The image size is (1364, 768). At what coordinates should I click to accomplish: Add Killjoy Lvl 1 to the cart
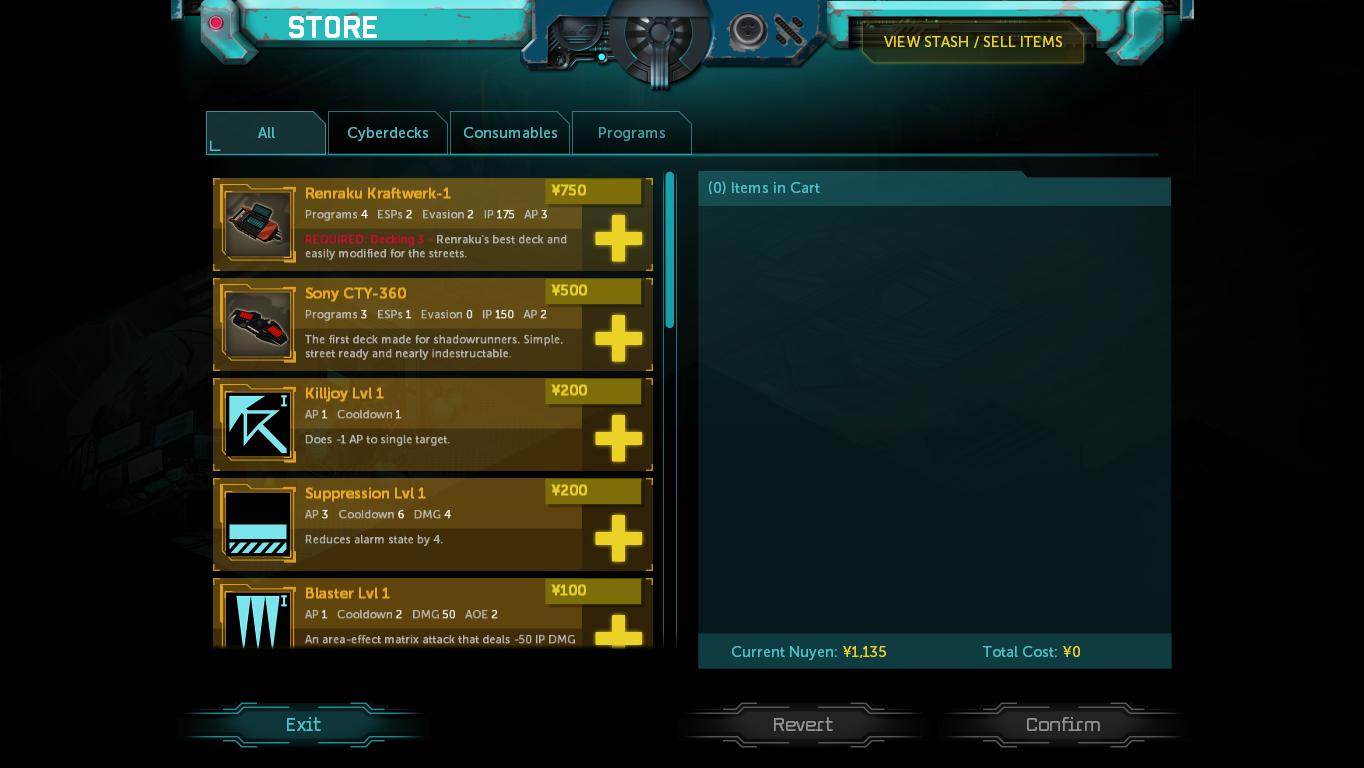point(618,438)
